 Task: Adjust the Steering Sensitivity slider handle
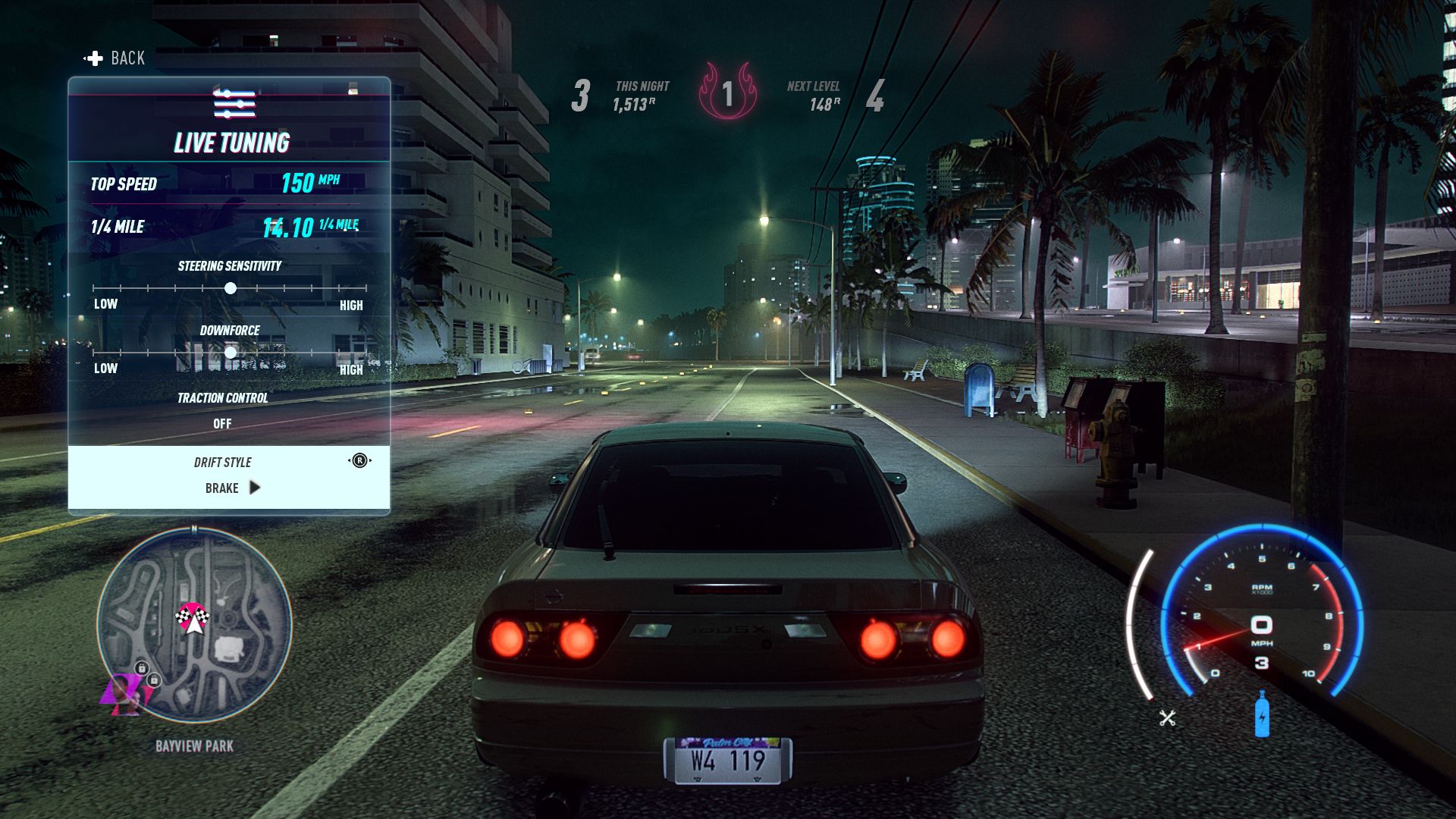[x=231, y=288]
